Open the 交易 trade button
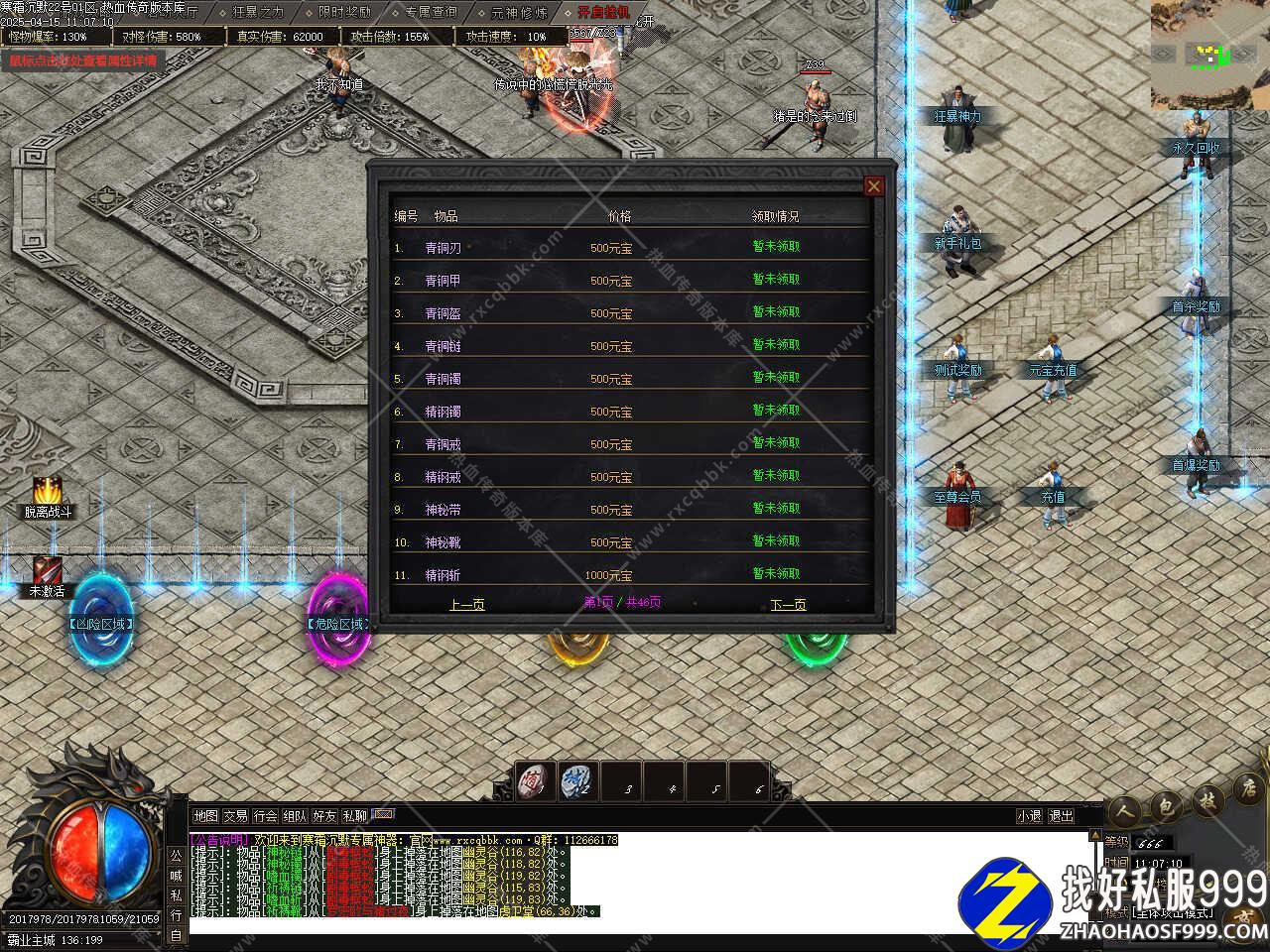The height and width of the screenshot is (952, 1270). click(x=235, y=816)
